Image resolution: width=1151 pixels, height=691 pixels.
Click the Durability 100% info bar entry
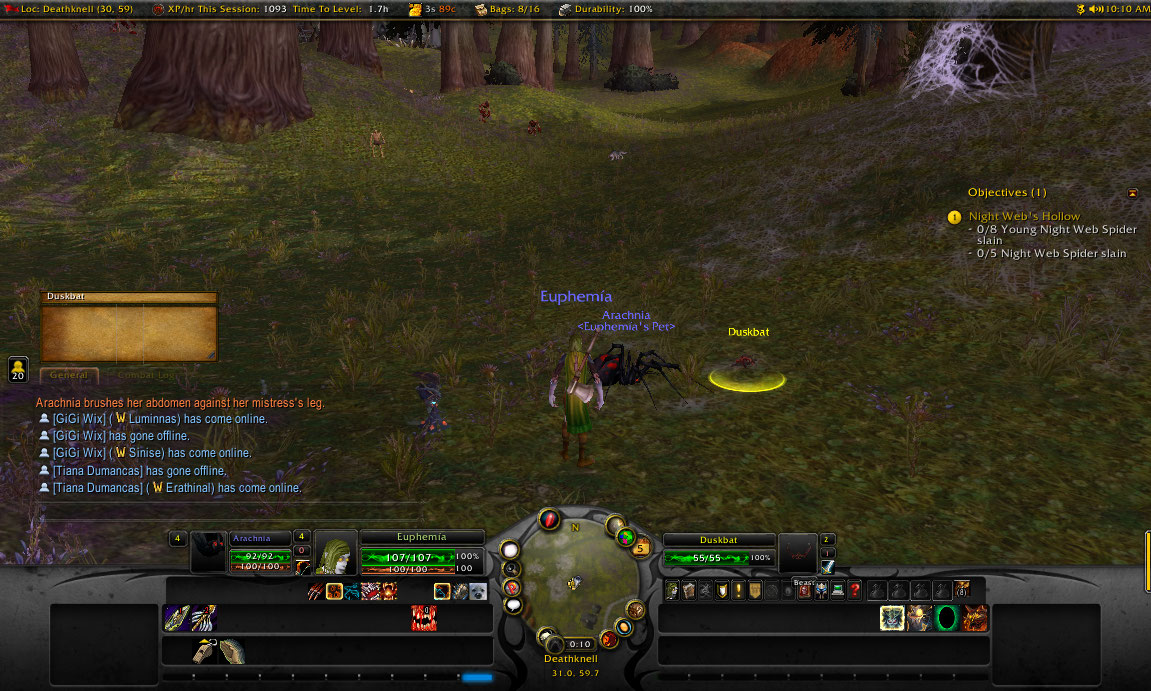tap(606, 9)
